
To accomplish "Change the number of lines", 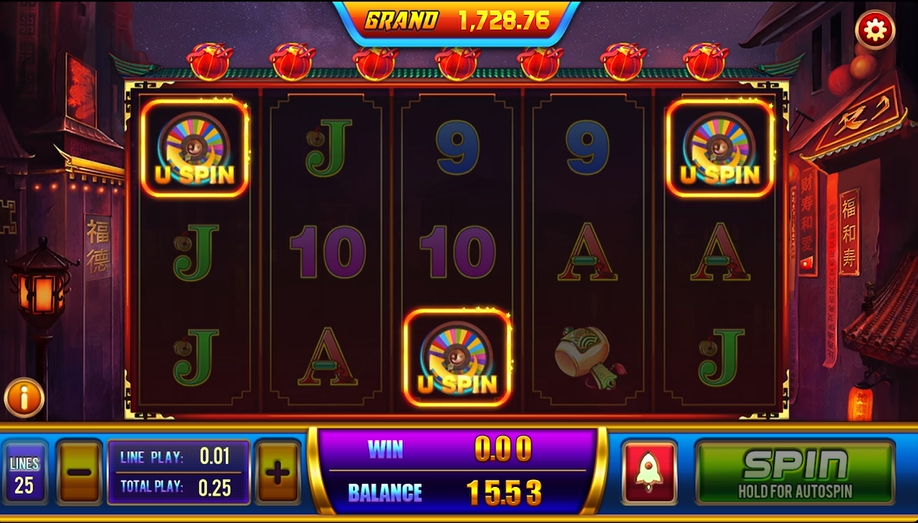I will (25, 473).
